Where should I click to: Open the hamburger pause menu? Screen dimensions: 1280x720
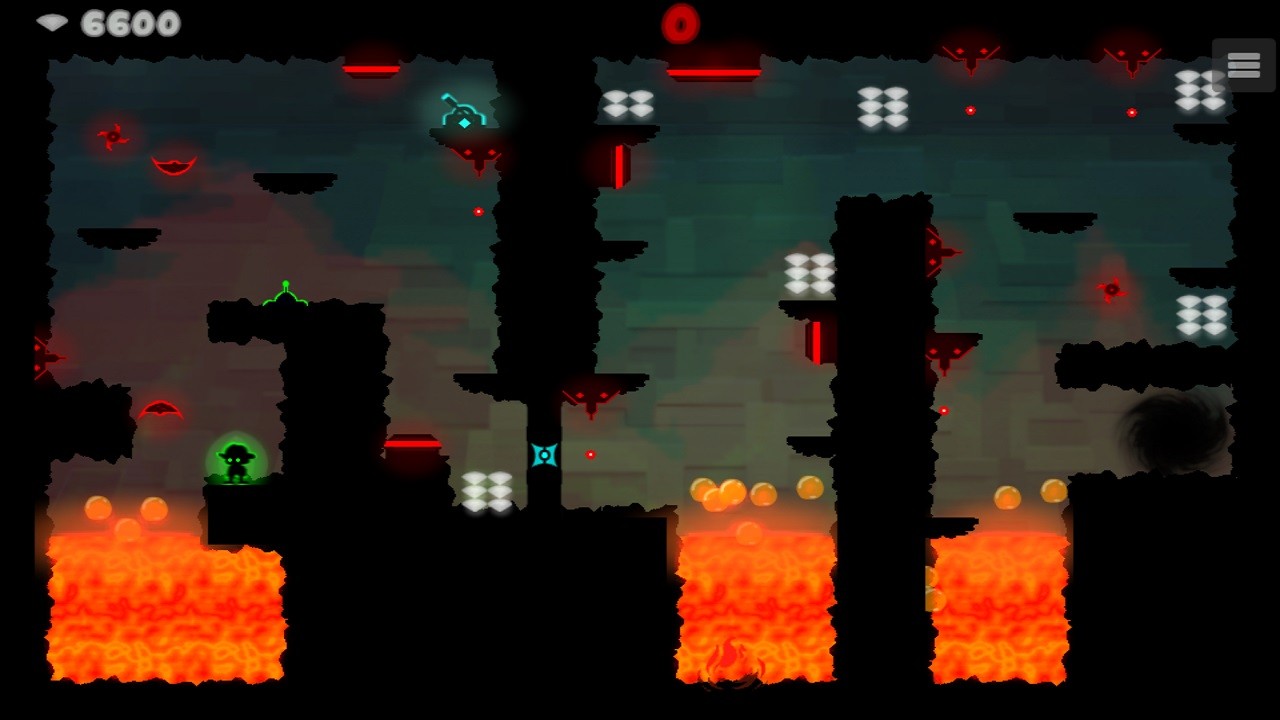pos(1243,65)
